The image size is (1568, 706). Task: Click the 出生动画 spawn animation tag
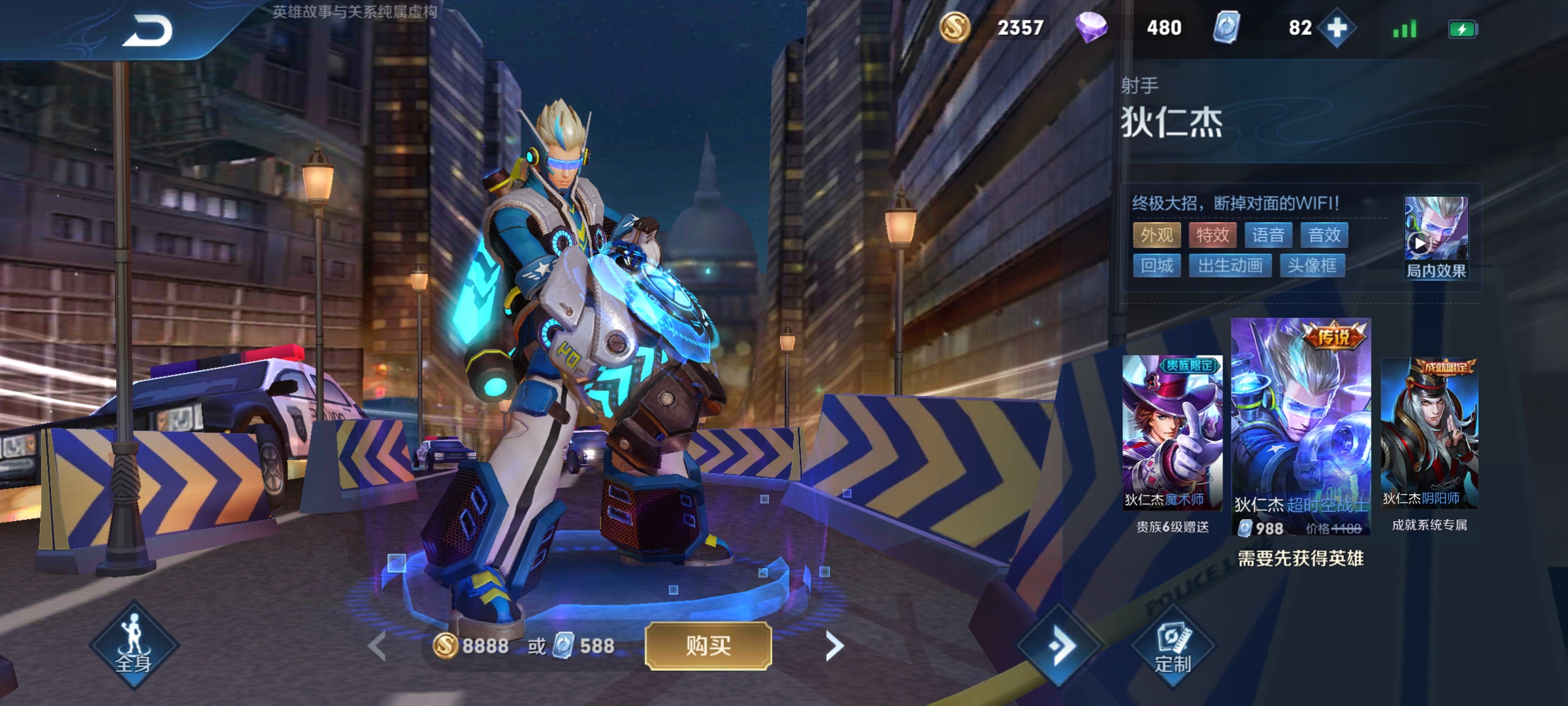click(1230, 265)
